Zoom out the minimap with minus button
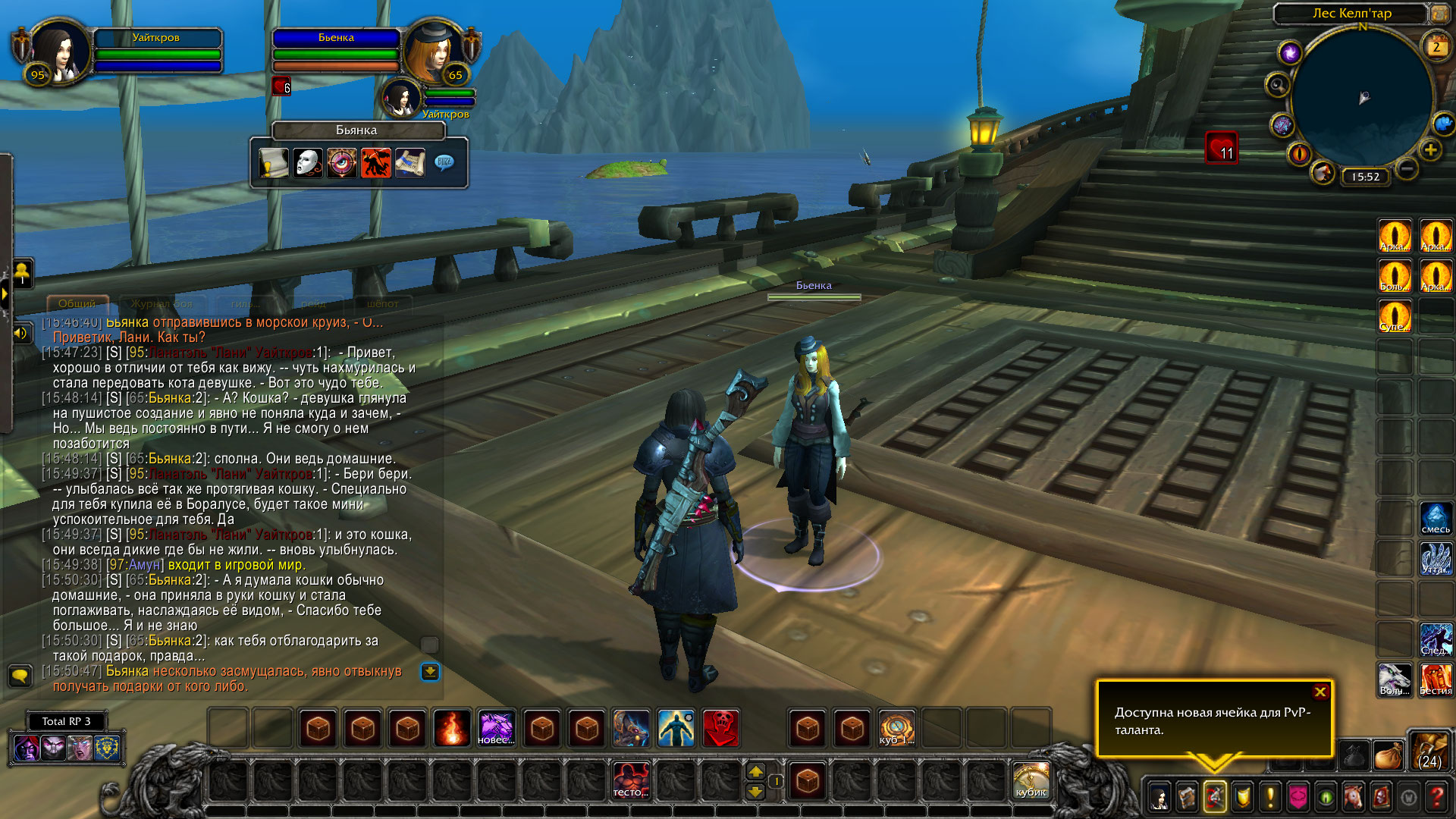The image size is (1456, 819). pyautogui.click(x=1407, y=168)
